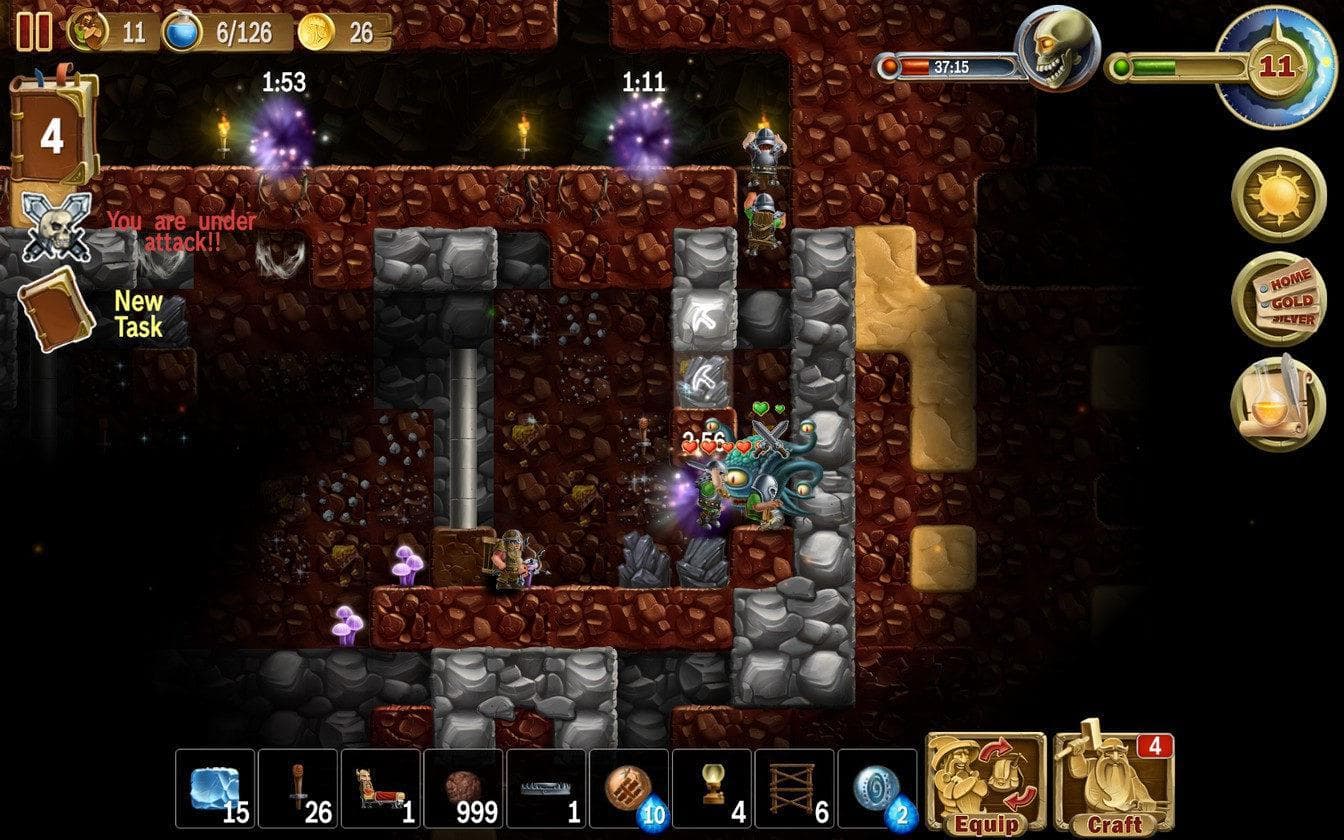Activate the blue spiral portal spell
Screen dimensions: 1344x840
(x=878, y=788)
